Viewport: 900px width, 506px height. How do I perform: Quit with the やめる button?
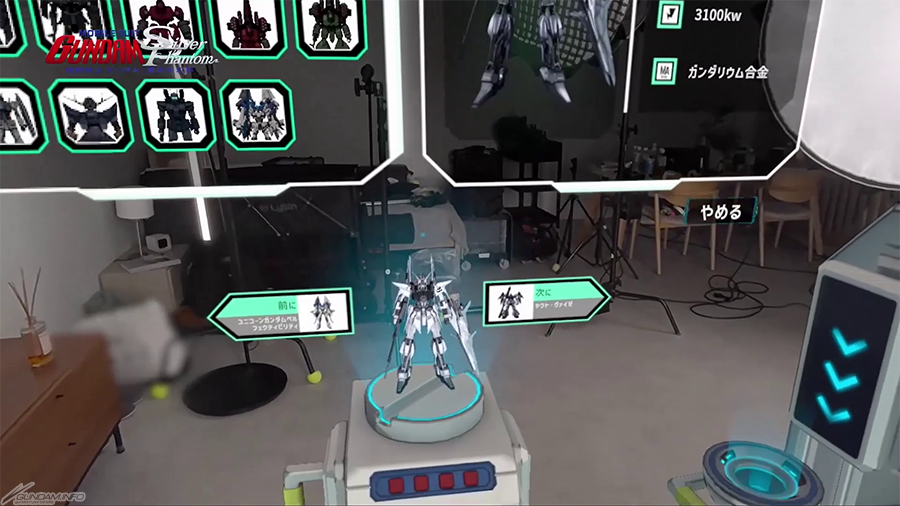pos(722,212)
